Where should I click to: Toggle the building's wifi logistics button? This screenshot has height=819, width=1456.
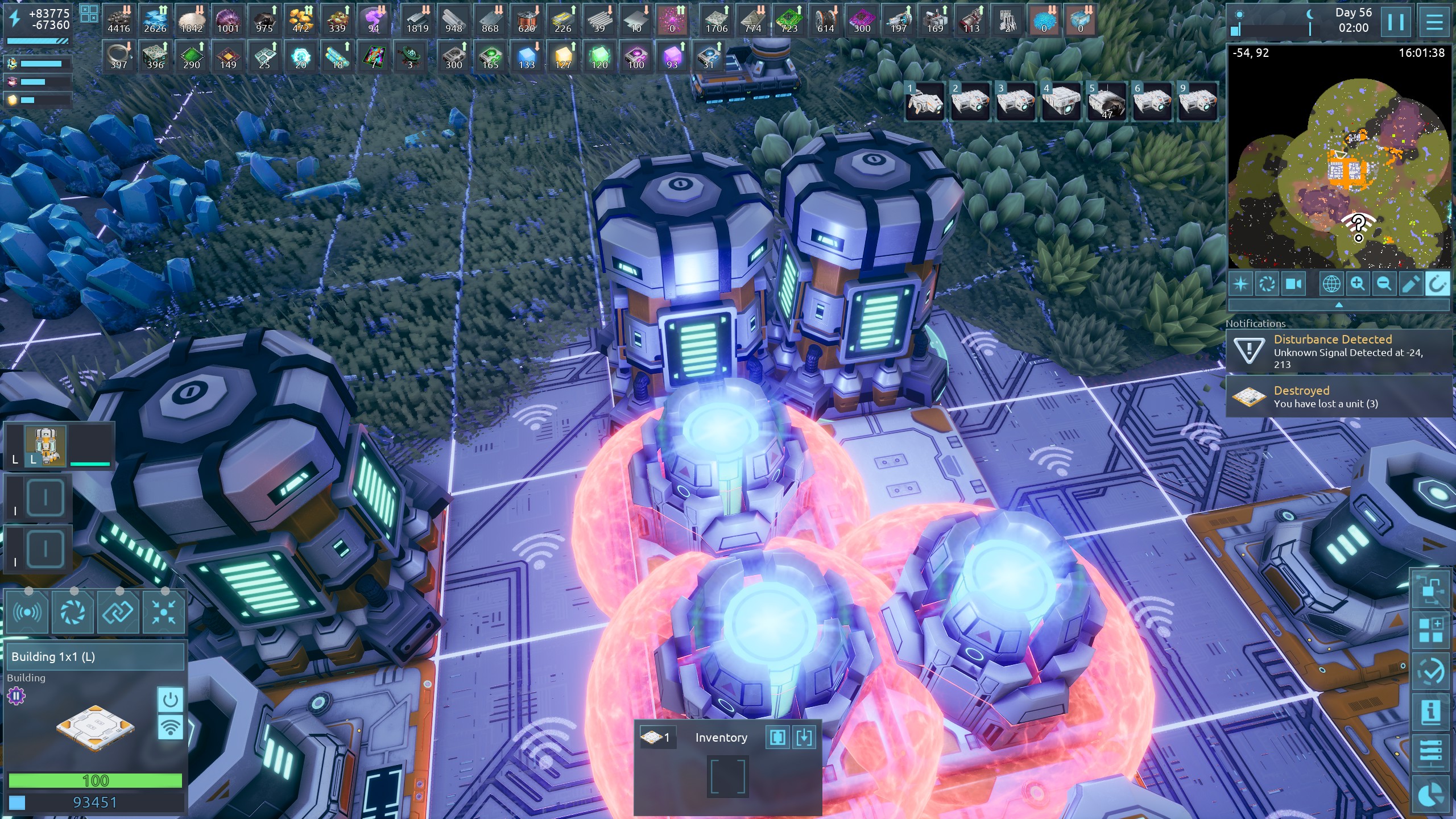pos(170,727)
